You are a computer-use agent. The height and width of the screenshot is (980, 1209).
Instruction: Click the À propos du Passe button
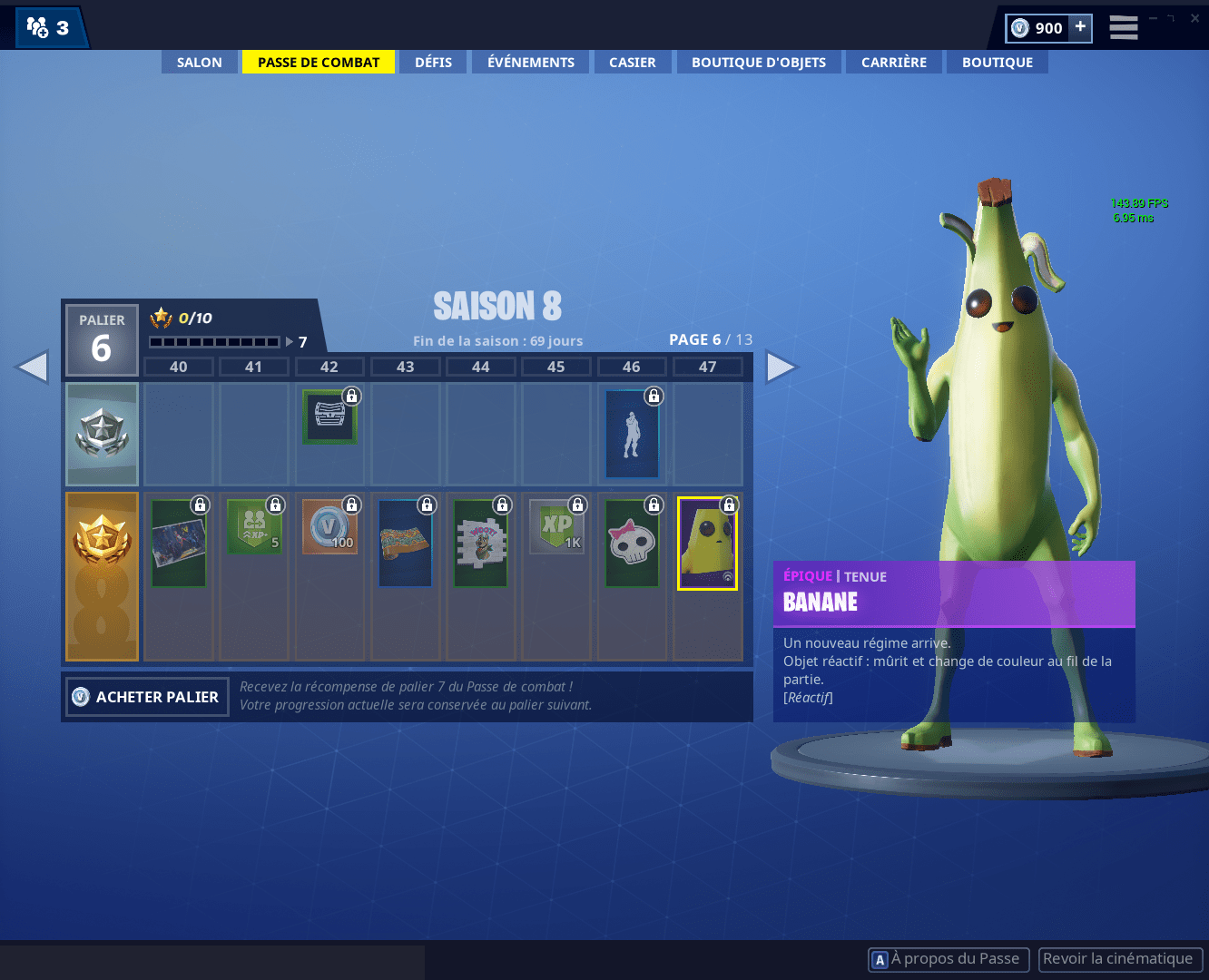(x=948, y=959)
